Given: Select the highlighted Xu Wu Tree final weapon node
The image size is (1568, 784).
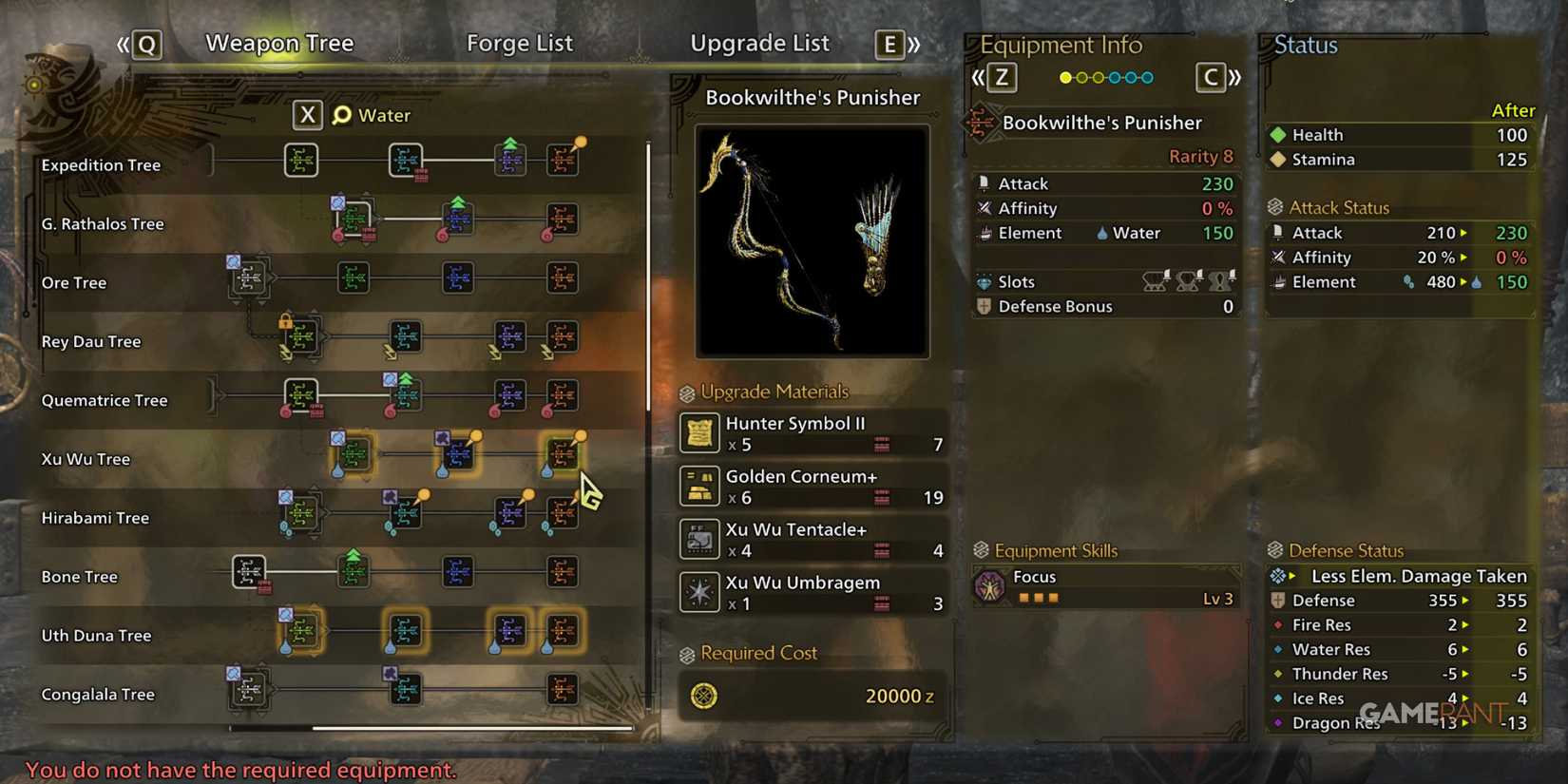Looking at the screenshot, I should pyautogui.click(x=564, y=453).
